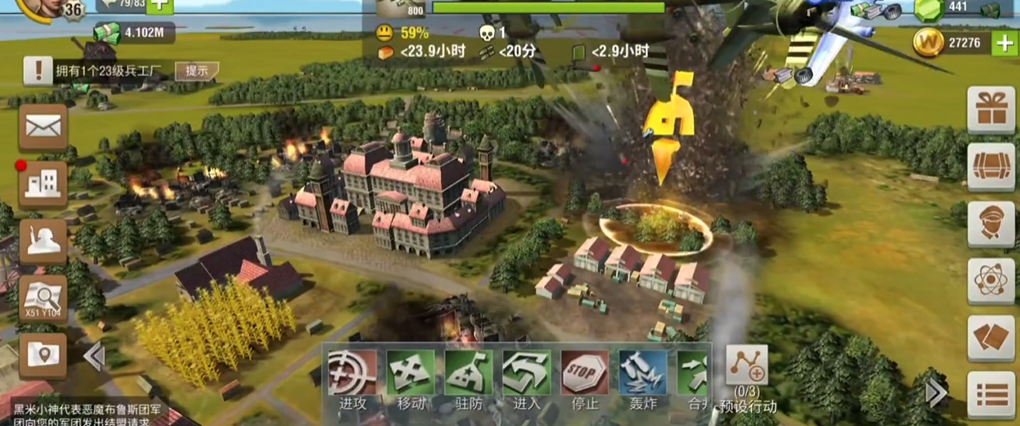
Task: Choose the 移动 move command
Action: [x=411, y=374]
